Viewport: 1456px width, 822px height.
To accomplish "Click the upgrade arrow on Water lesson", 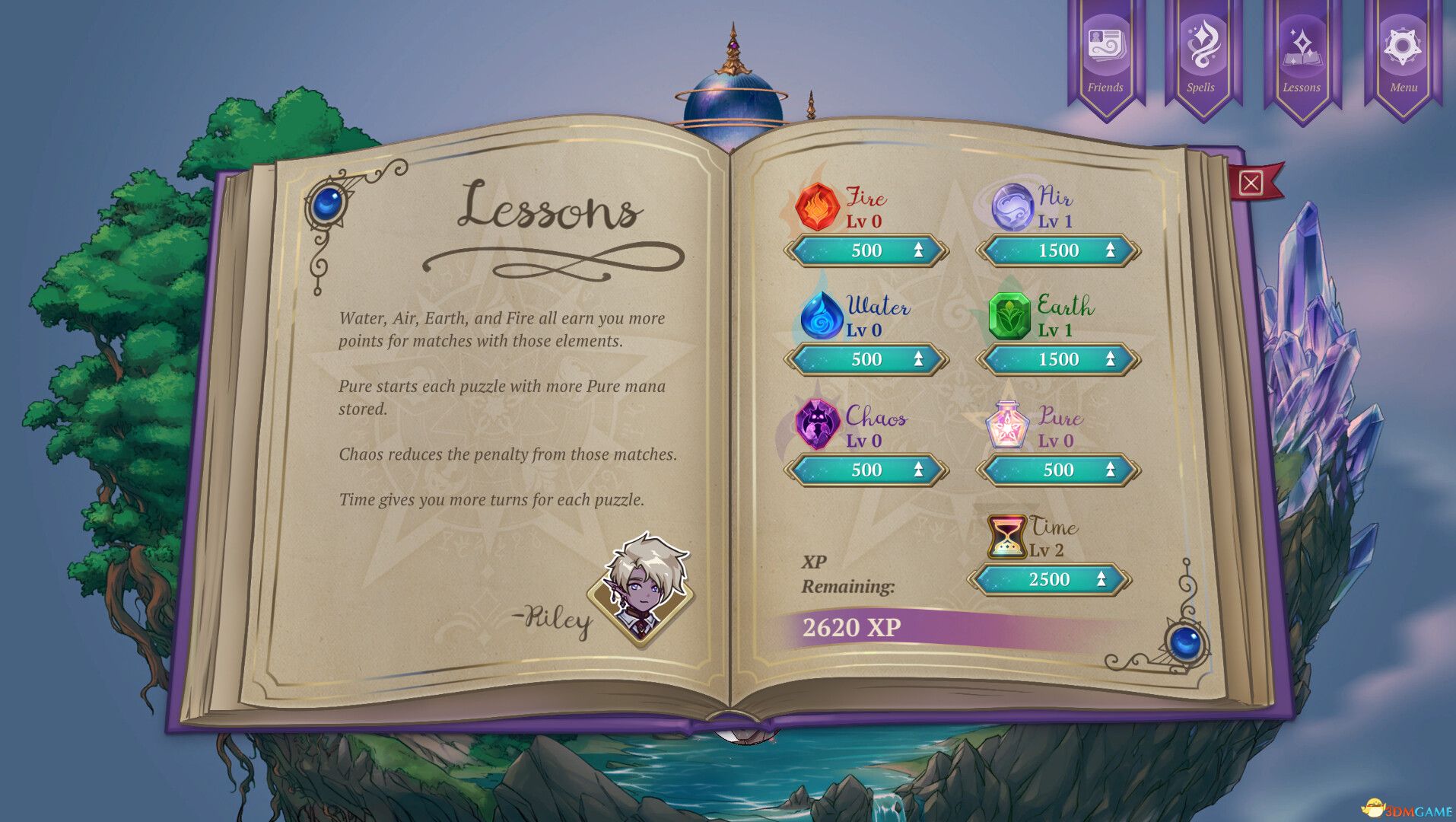I will pos(919,360).
